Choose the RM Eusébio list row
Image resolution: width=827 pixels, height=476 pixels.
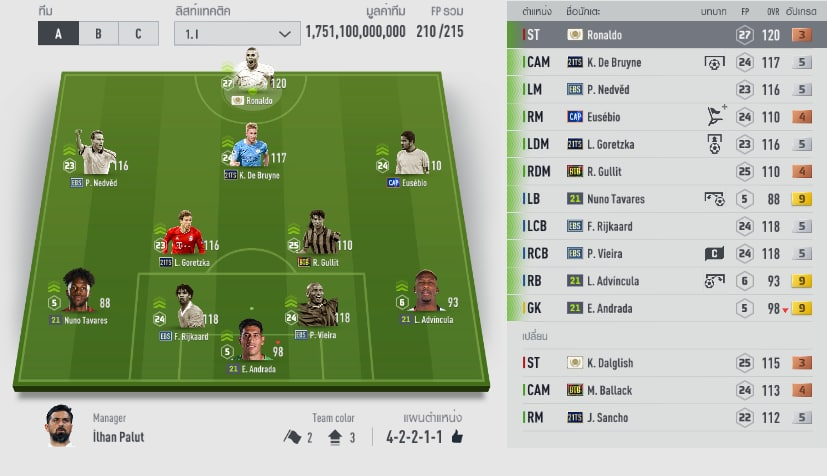pyautogui.click(x=666, y=117)
